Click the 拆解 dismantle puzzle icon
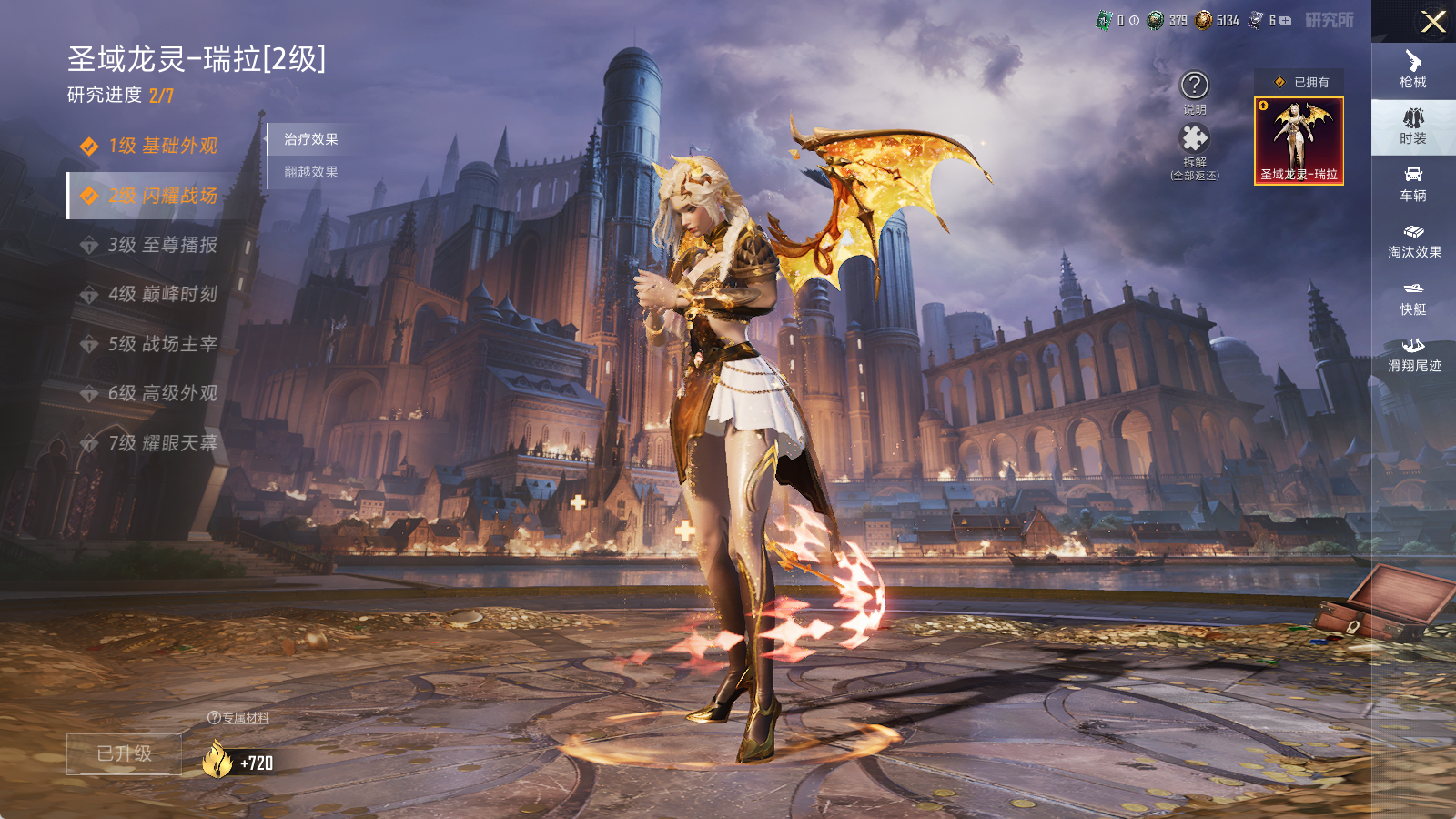This screenshot has height=819, width=1456. tap(1194, 138)
